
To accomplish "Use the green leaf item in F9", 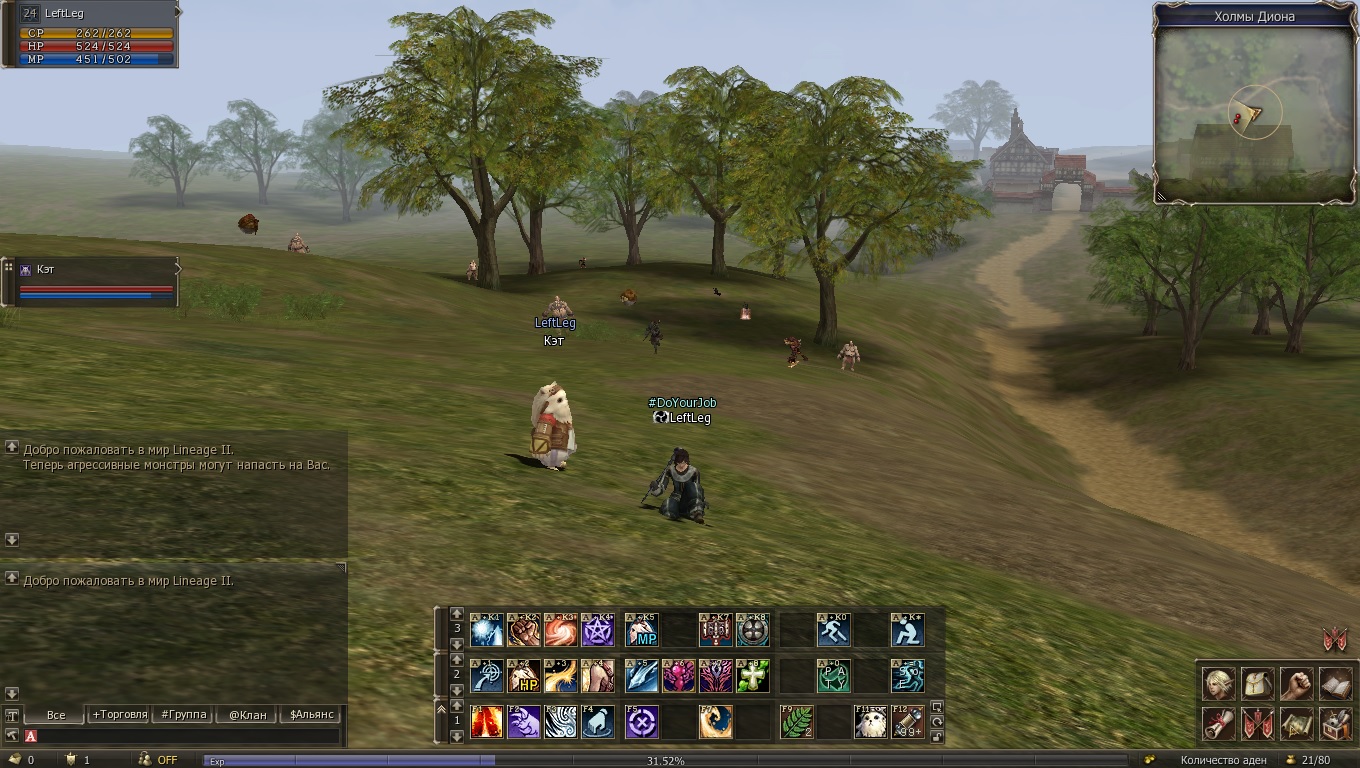I will coord(796,722).
